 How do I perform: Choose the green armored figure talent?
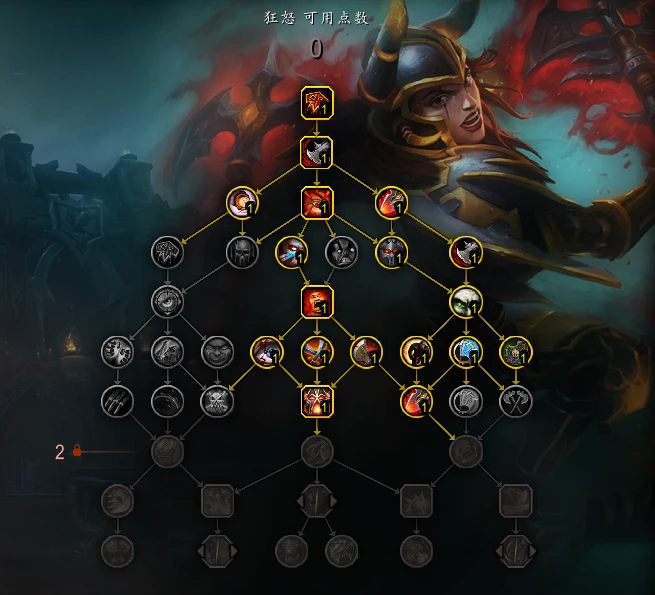[x=516, y=351]
